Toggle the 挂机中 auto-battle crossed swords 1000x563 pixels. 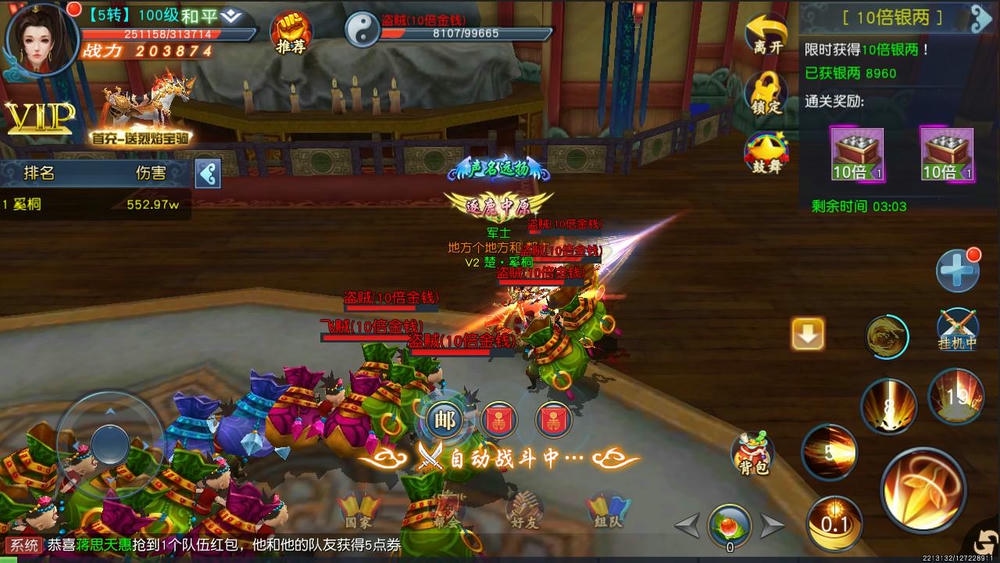pyautogui.click(x=957, y=329)
